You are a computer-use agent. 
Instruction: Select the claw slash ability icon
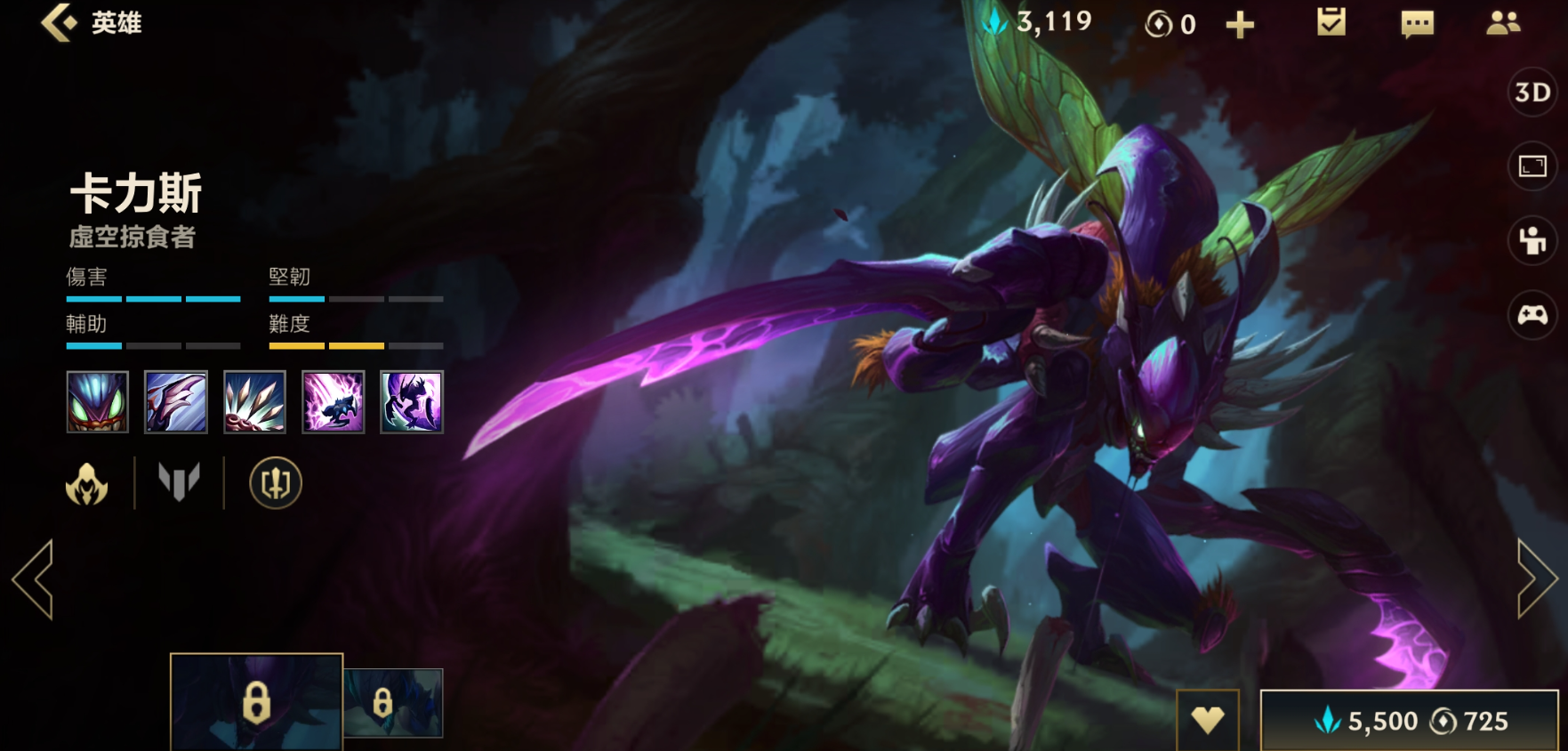pyautogui.click(x=176, y=402)
